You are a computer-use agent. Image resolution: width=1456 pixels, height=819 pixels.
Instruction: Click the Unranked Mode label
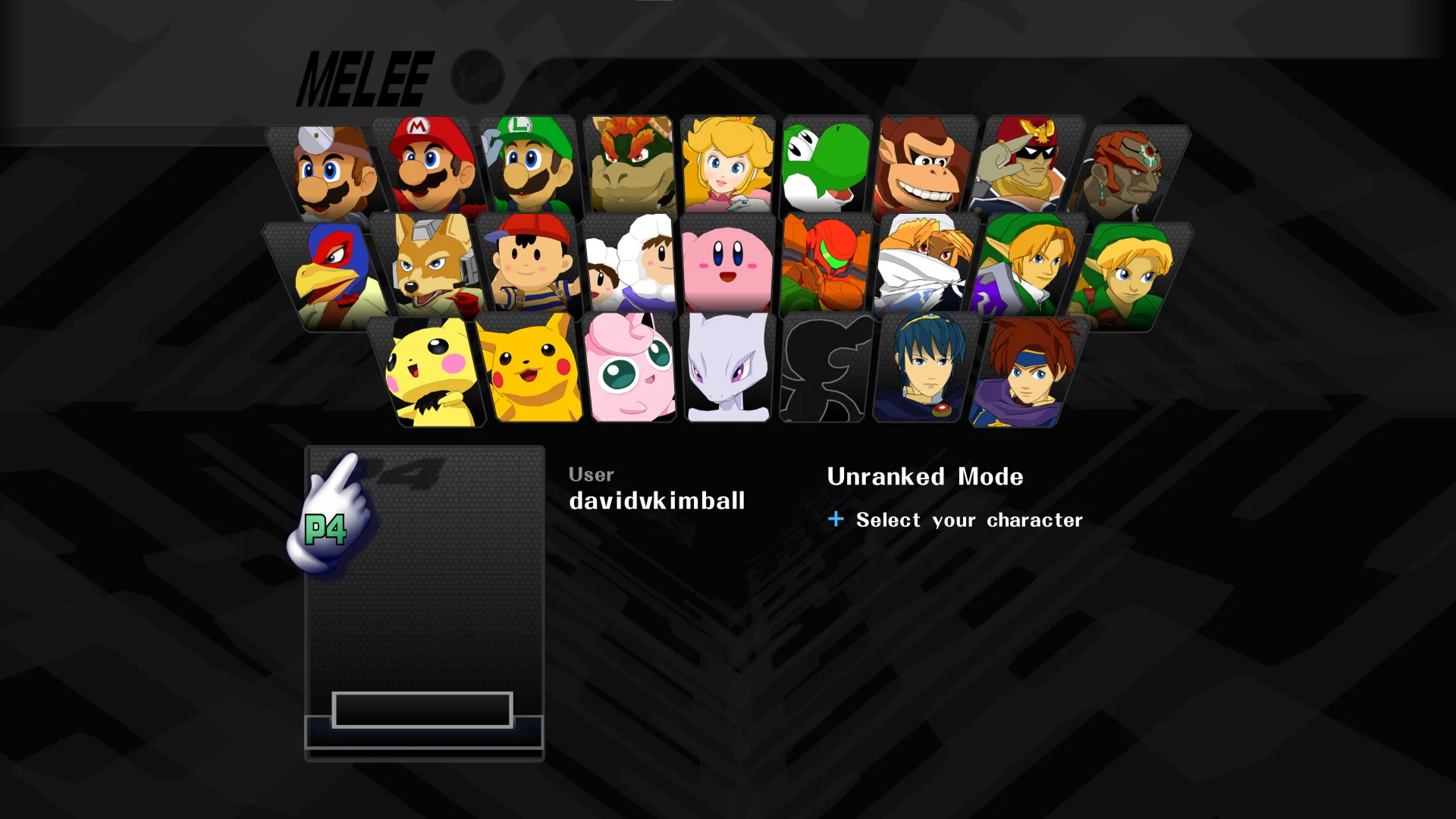click(926, 477)
